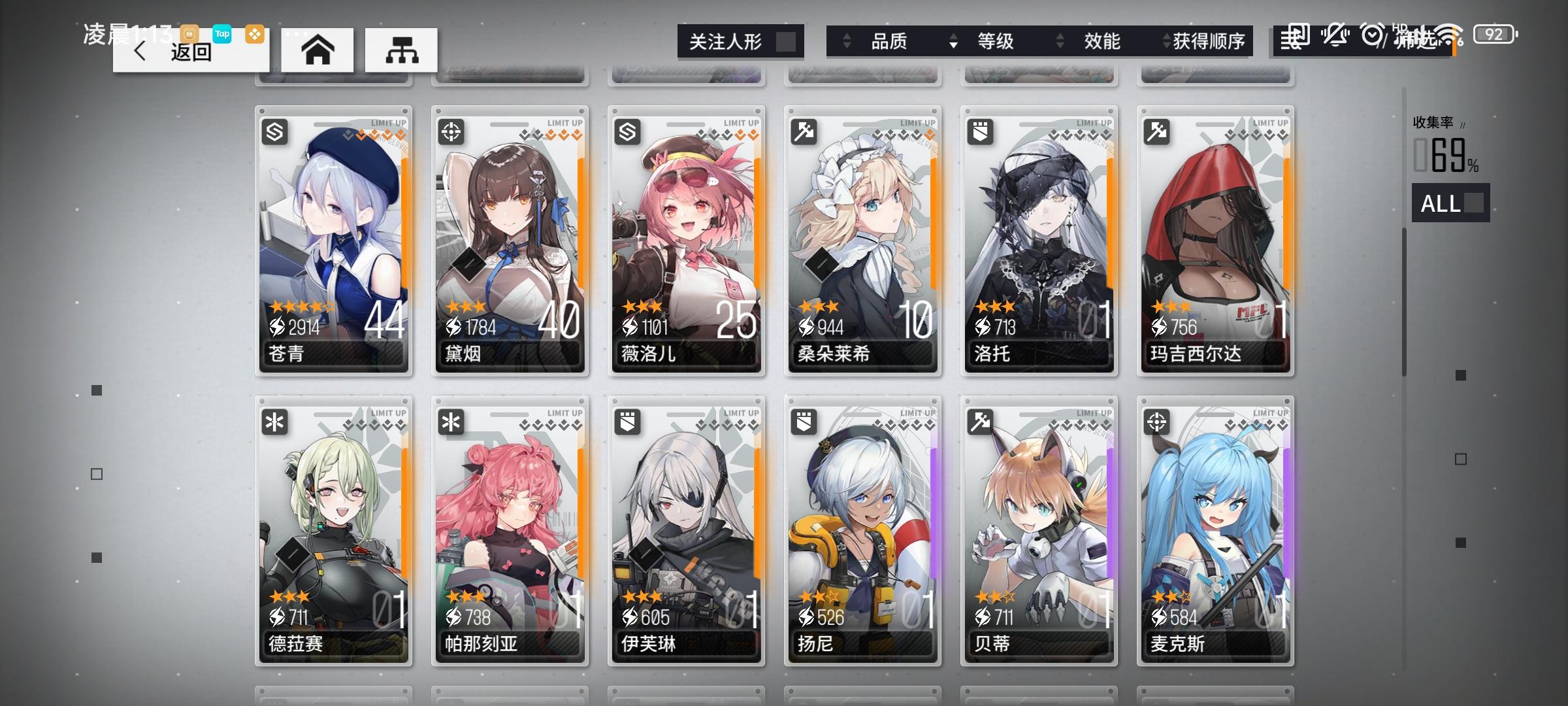This screenshot has width=1568, height=706.
Task: Enable the 关注人形 checkbox
Action: pyautogui.click(x=786, y=41)
